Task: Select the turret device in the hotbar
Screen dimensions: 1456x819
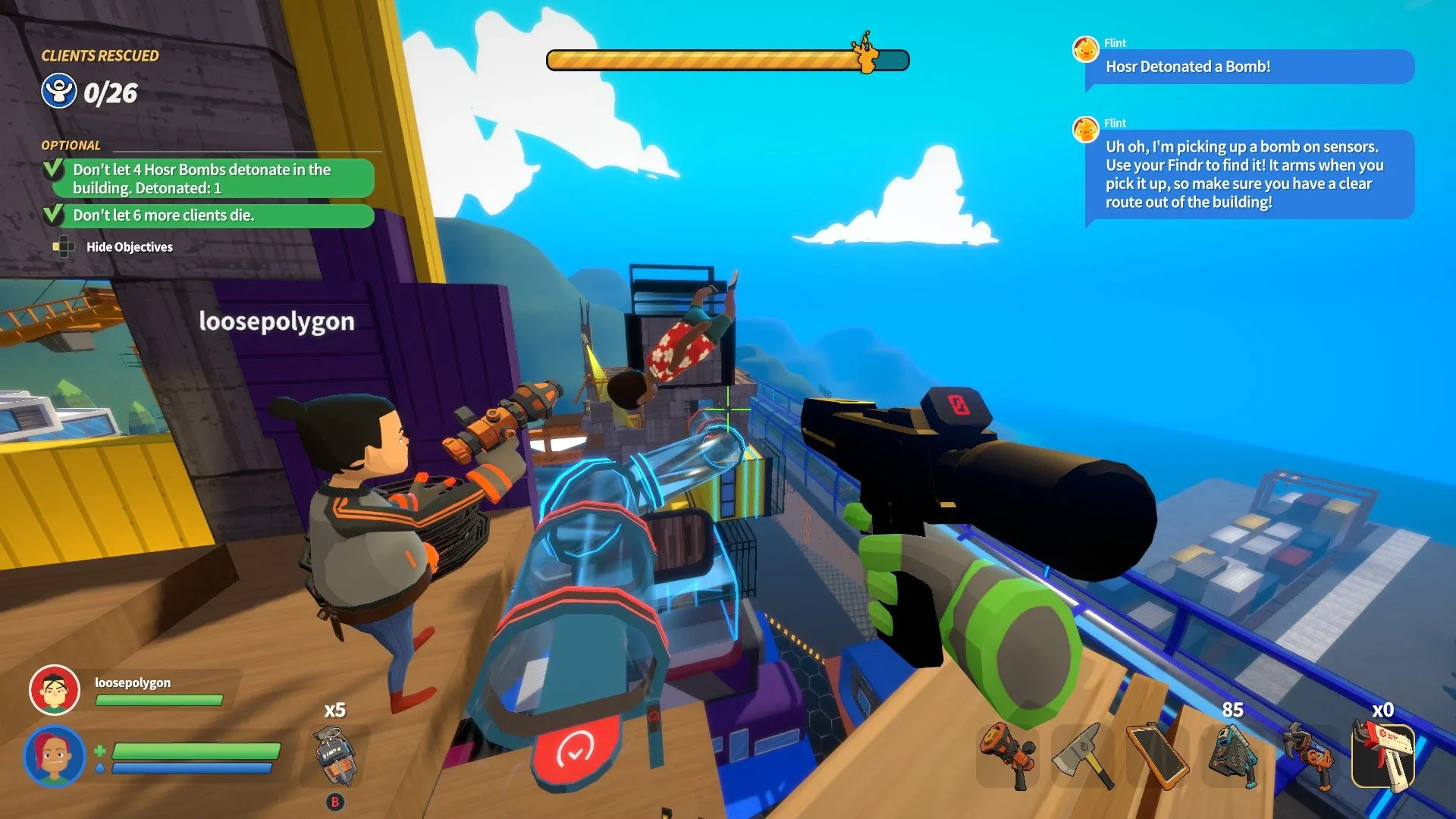Action: [x=1235, y=758]
